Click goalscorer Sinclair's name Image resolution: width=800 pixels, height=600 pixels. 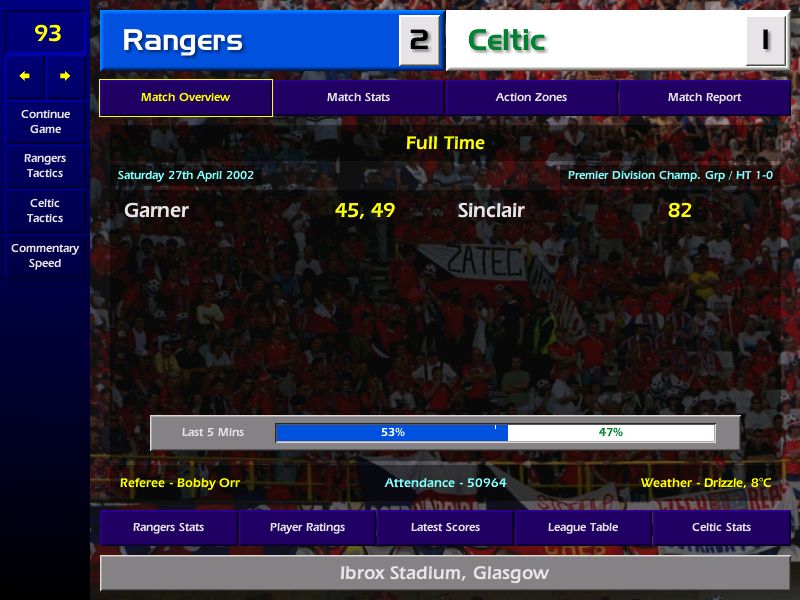(491, 211)
